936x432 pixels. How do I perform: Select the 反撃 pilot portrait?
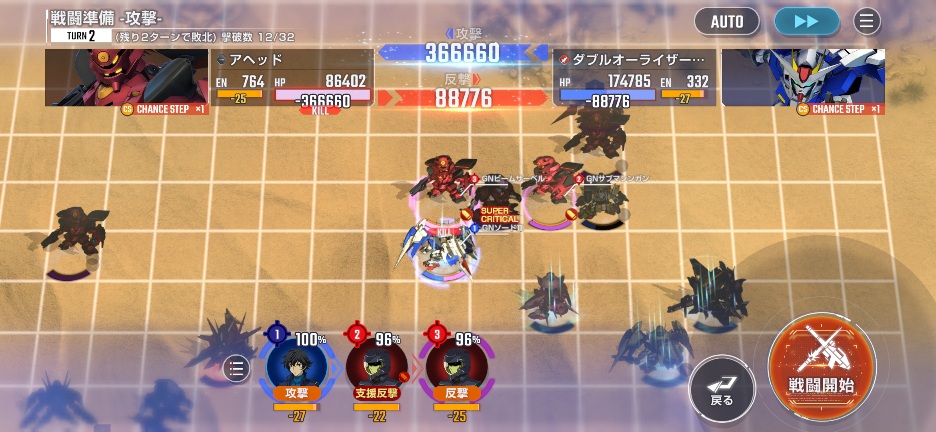pyautogui.click(x=456, y=365)
